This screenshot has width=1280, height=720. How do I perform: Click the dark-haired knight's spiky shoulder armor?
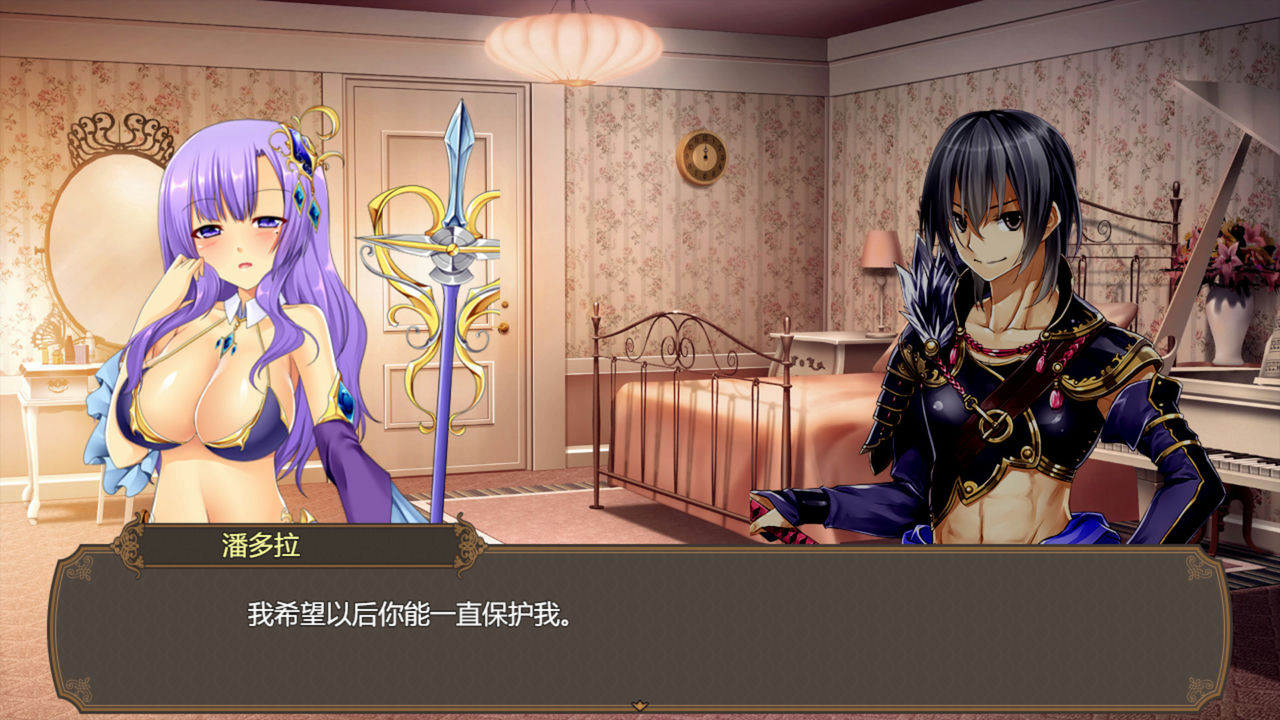[930, 300]
